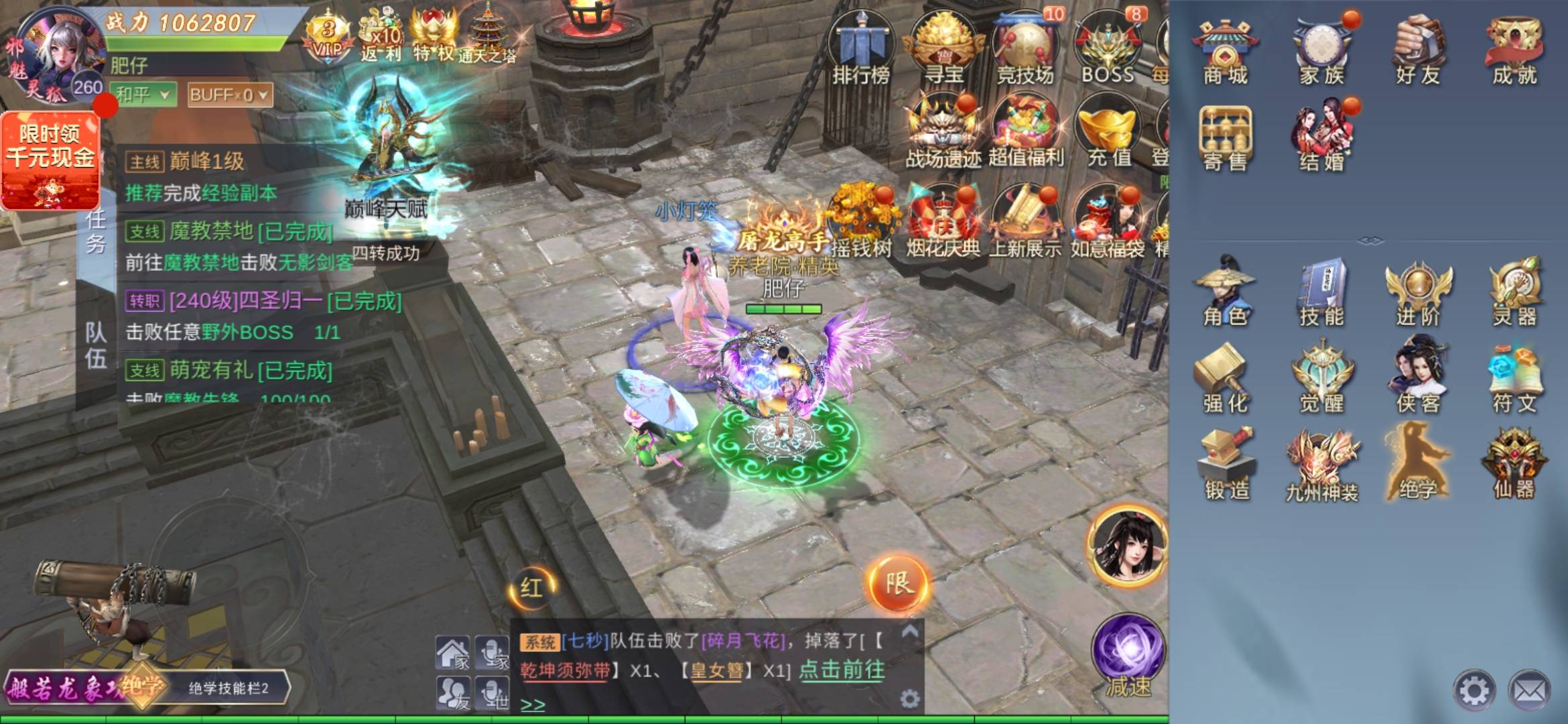Expand the BUFF list dropdown
The height and width of the screenshot is (724, 1568).
tap(229, 95)
